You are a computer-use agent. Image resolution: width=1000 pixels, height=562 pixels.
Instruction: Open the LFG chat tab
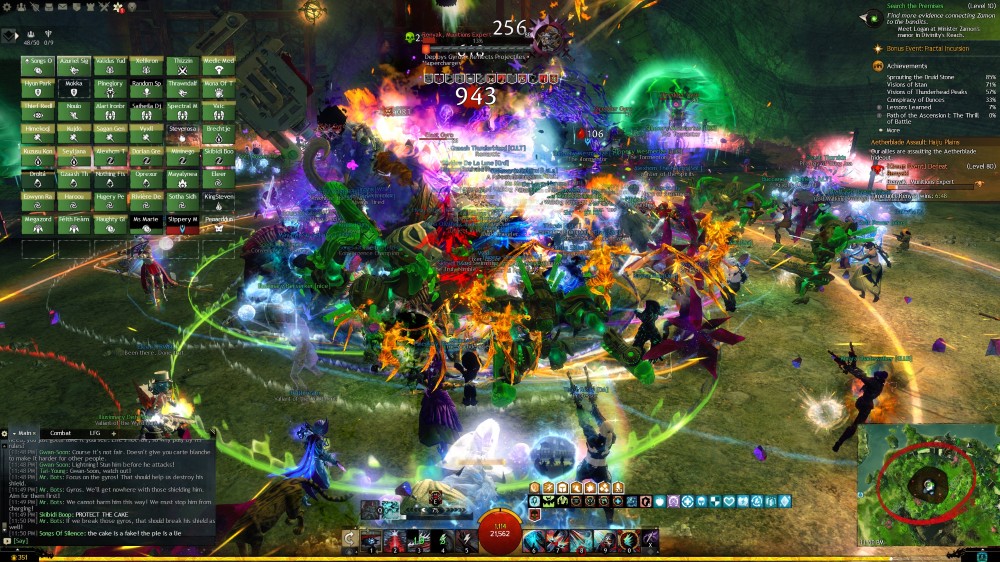tap(95, 433)
